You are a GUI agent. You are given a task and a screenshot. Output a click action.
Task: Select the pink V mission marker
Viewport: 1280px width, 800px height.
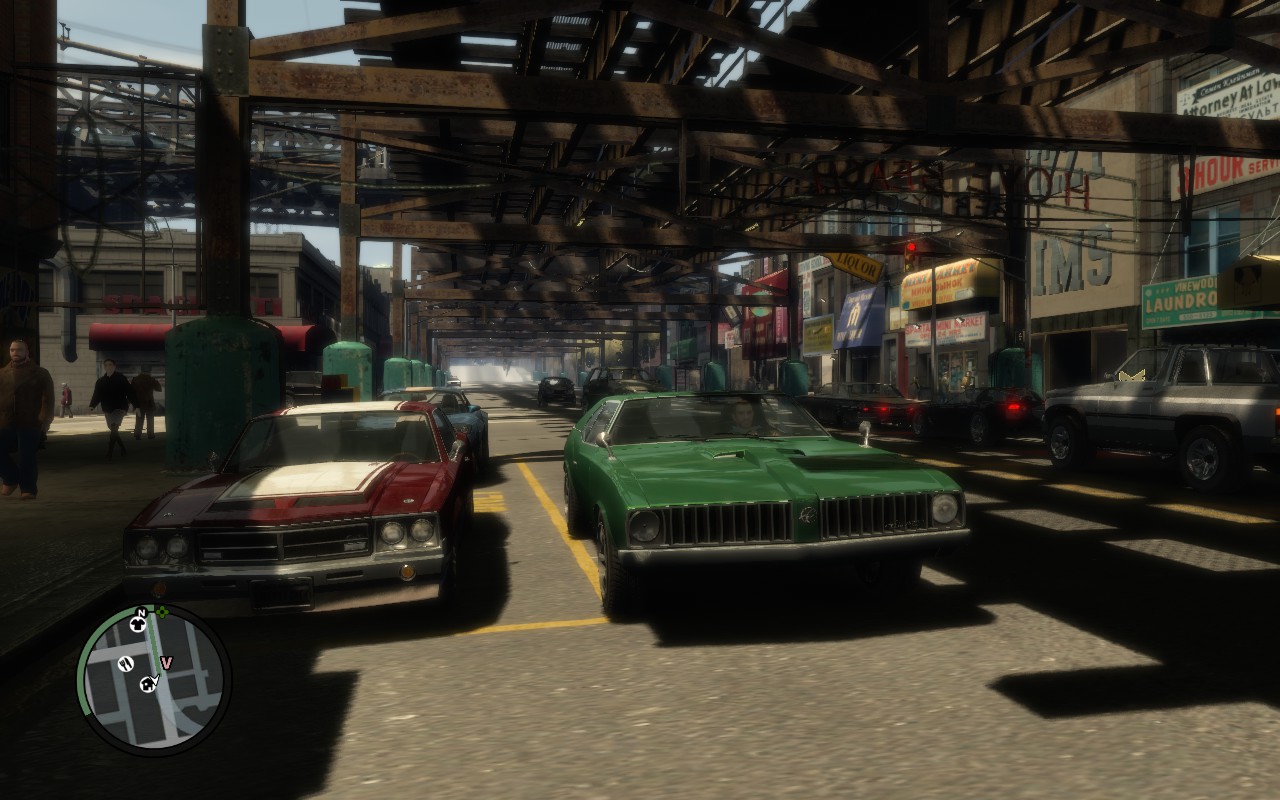[x=167, y=662]
